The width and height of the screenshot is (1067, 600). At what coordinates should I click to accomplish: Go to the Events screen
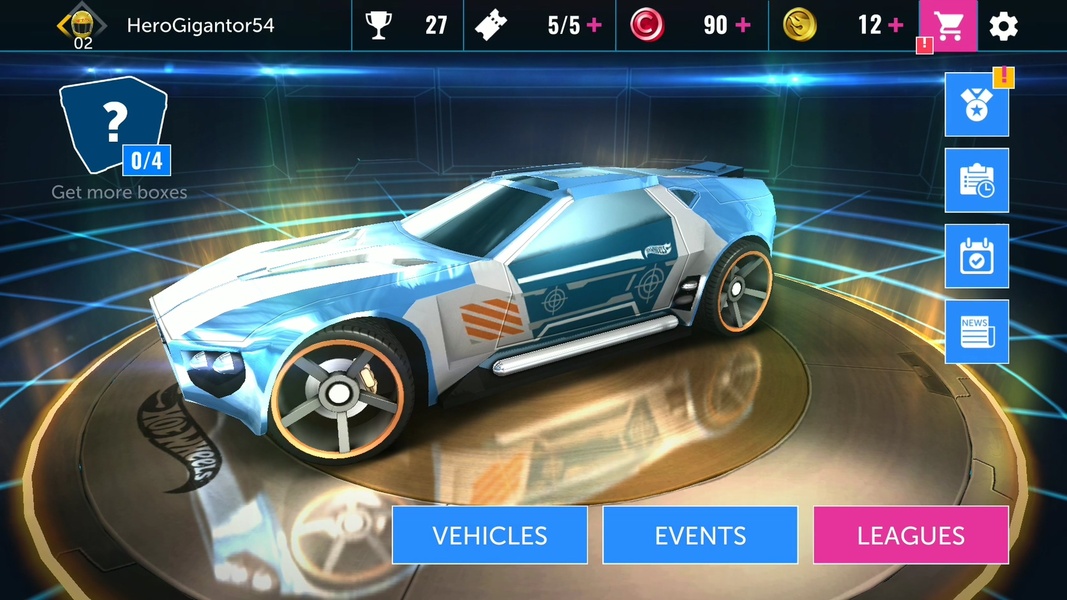[700, 535]
